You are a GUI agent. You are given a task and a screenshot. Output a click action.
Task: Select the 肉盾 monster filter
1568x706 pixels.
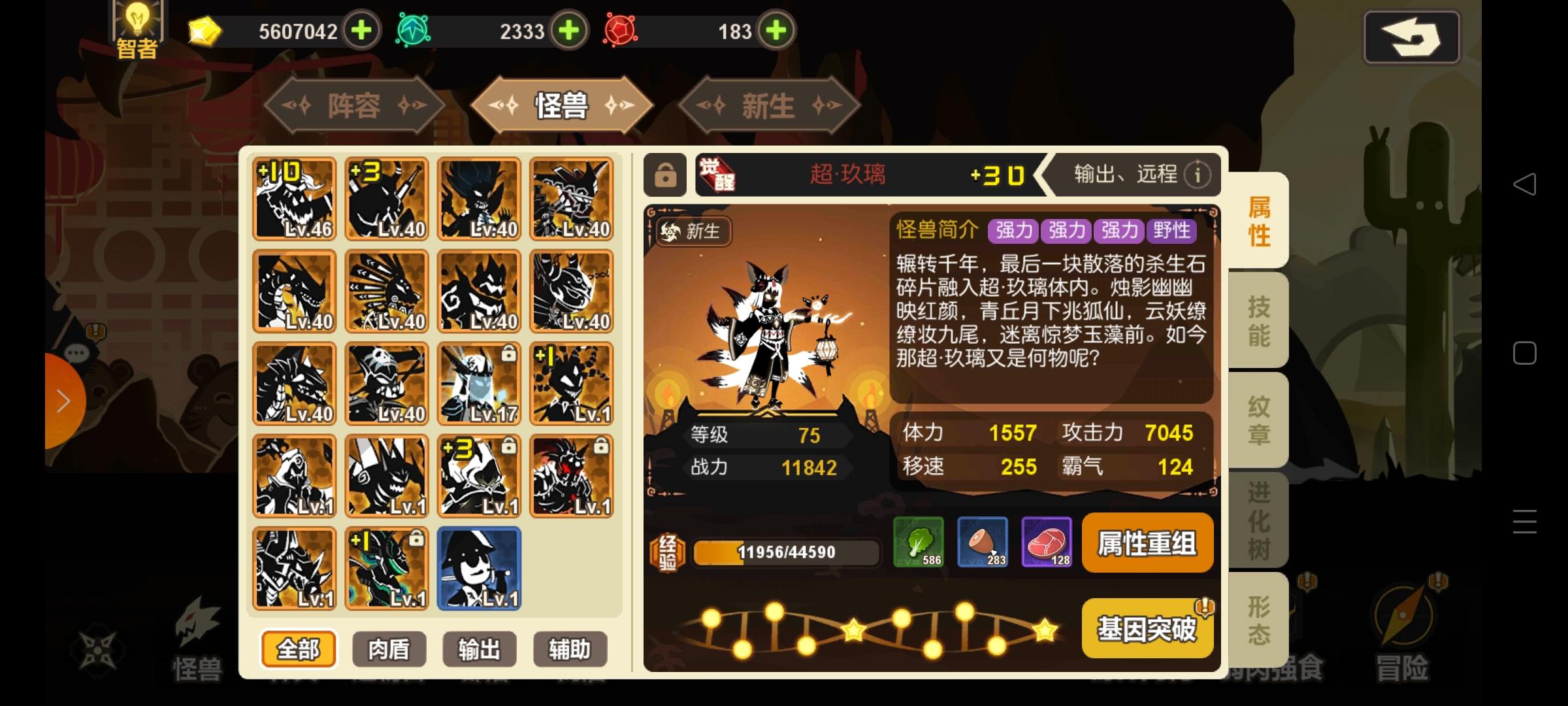point(389,649)
